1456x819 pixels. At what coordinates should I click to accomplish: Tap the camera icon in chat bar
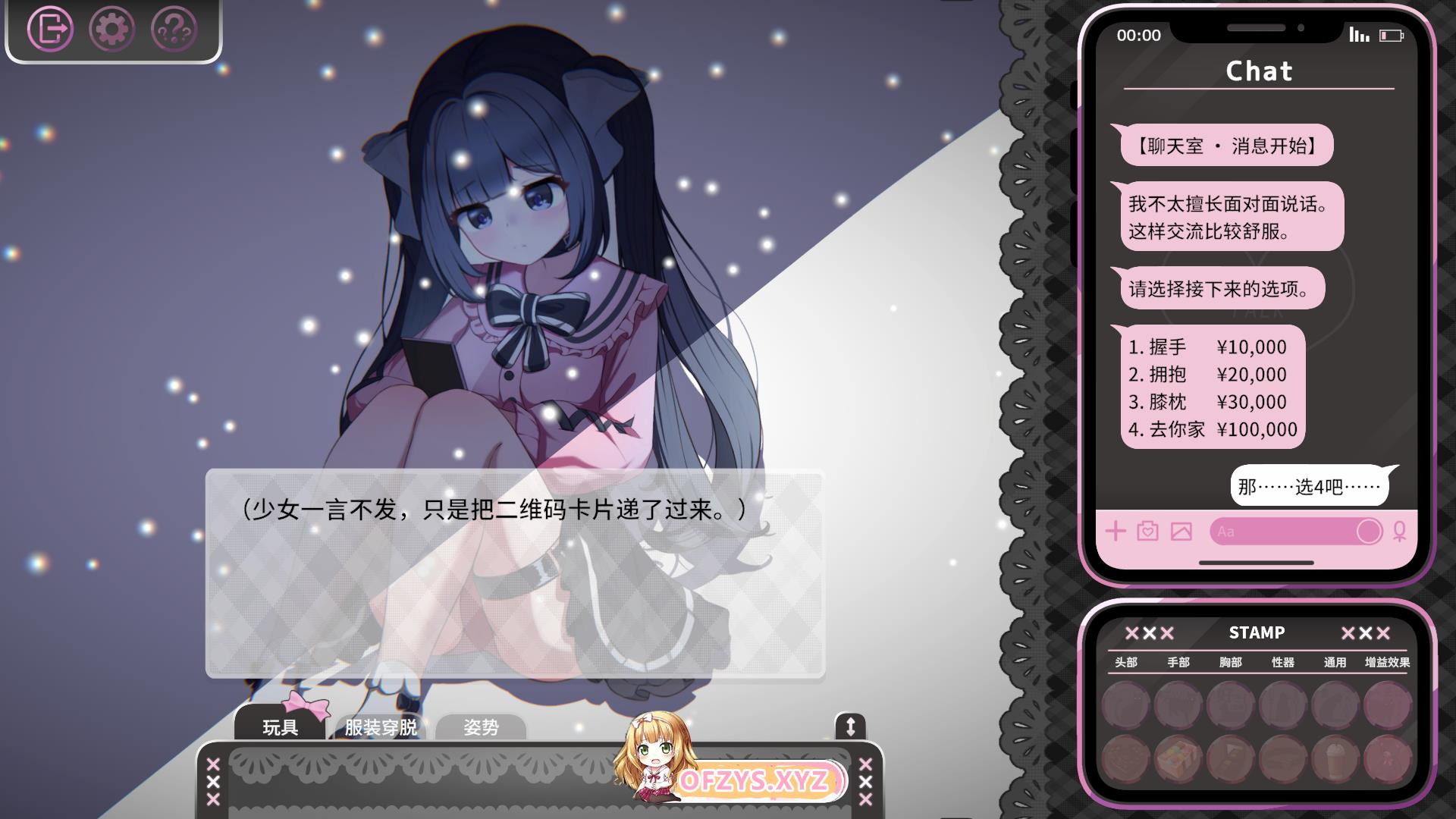click(x=1147, y=531)
